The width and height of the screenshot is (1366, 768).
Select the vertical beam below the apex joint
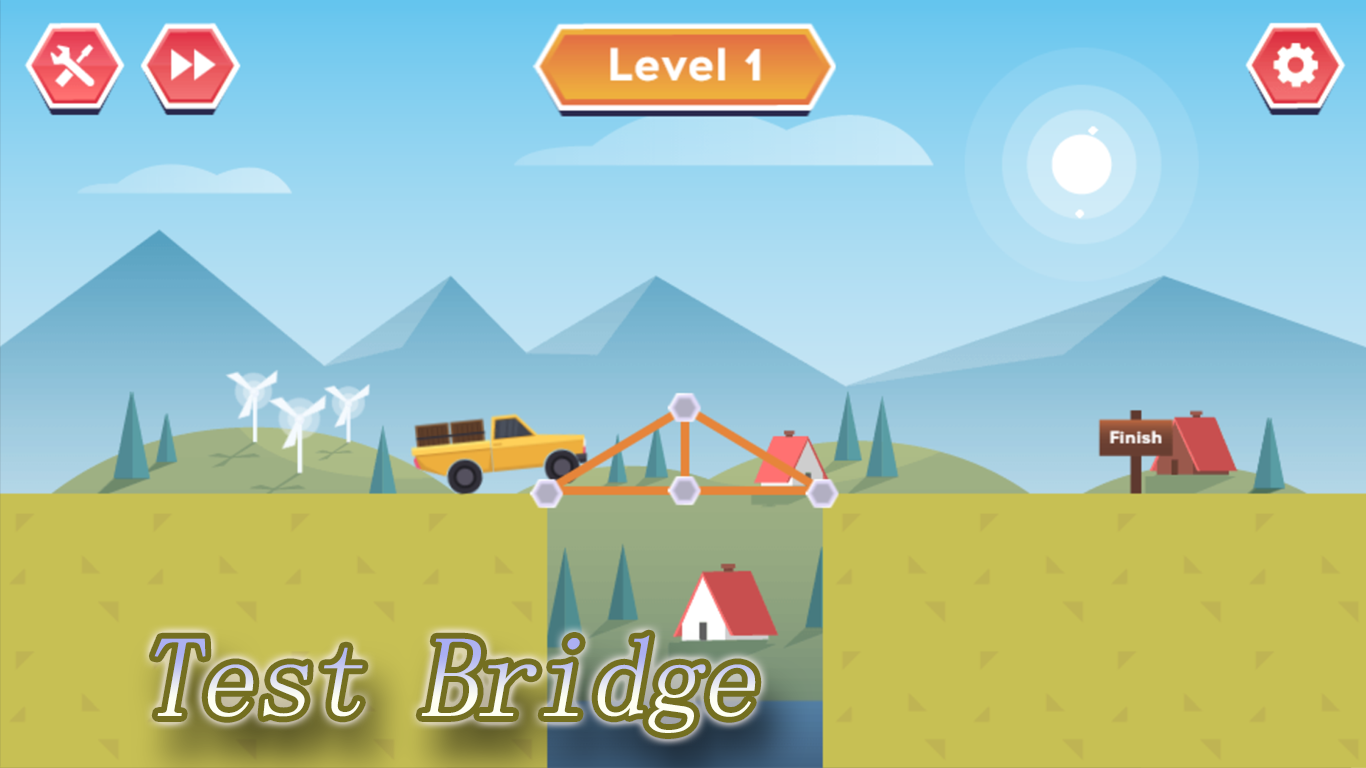[x=685, y=450]
